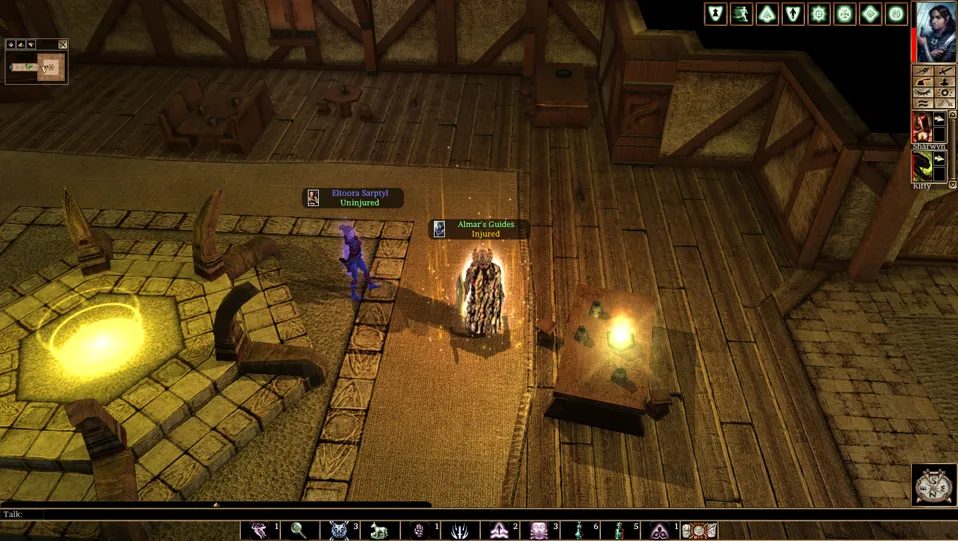Activate the horse figurine quickslot
Image resolution: width=958 pixels, height=541 pixels.
pyautogui.click(x=379, y=531)
